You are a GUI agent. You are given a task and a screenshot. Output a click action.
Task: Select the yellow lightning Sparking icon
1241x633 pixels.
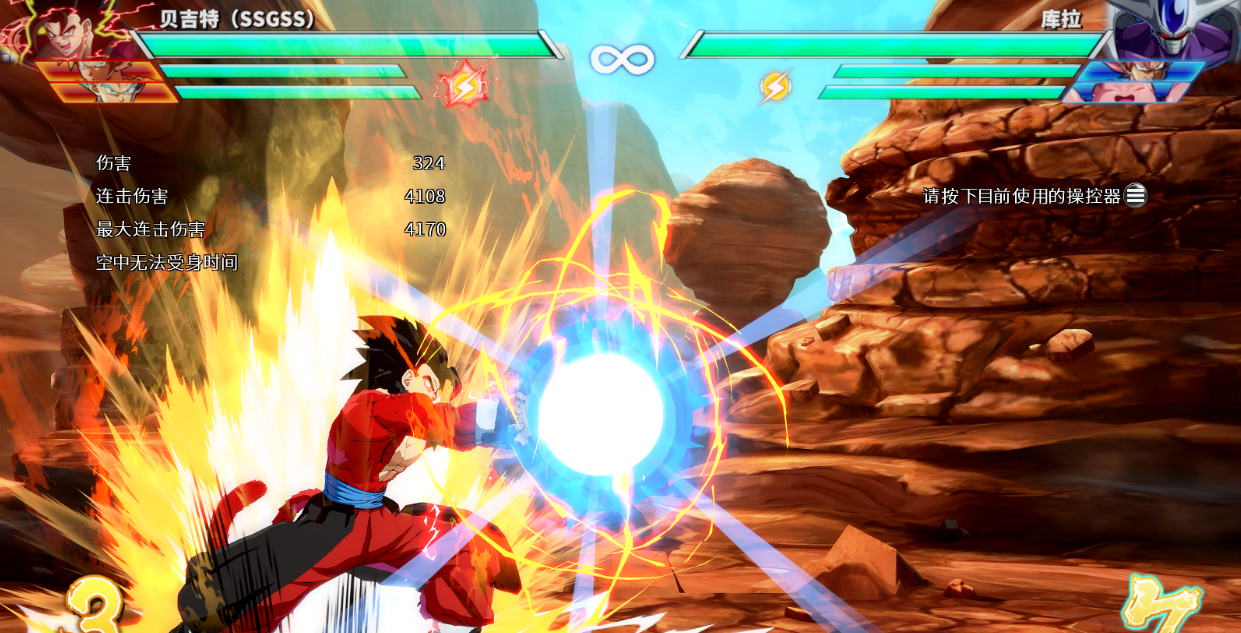pyautogui.click(x=774, y=87)
